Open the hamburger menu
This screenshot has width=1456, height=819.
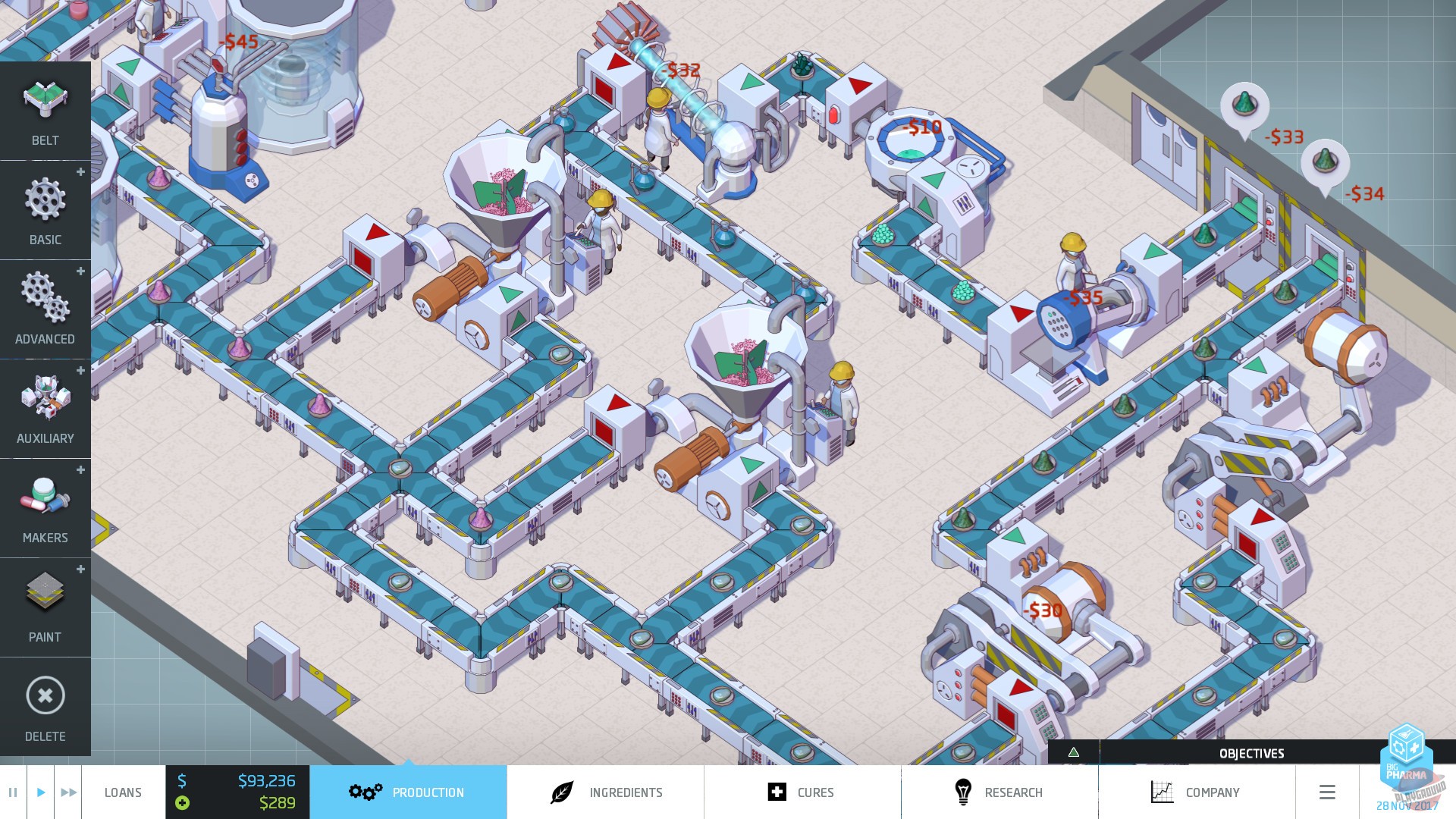[1327, 792]
